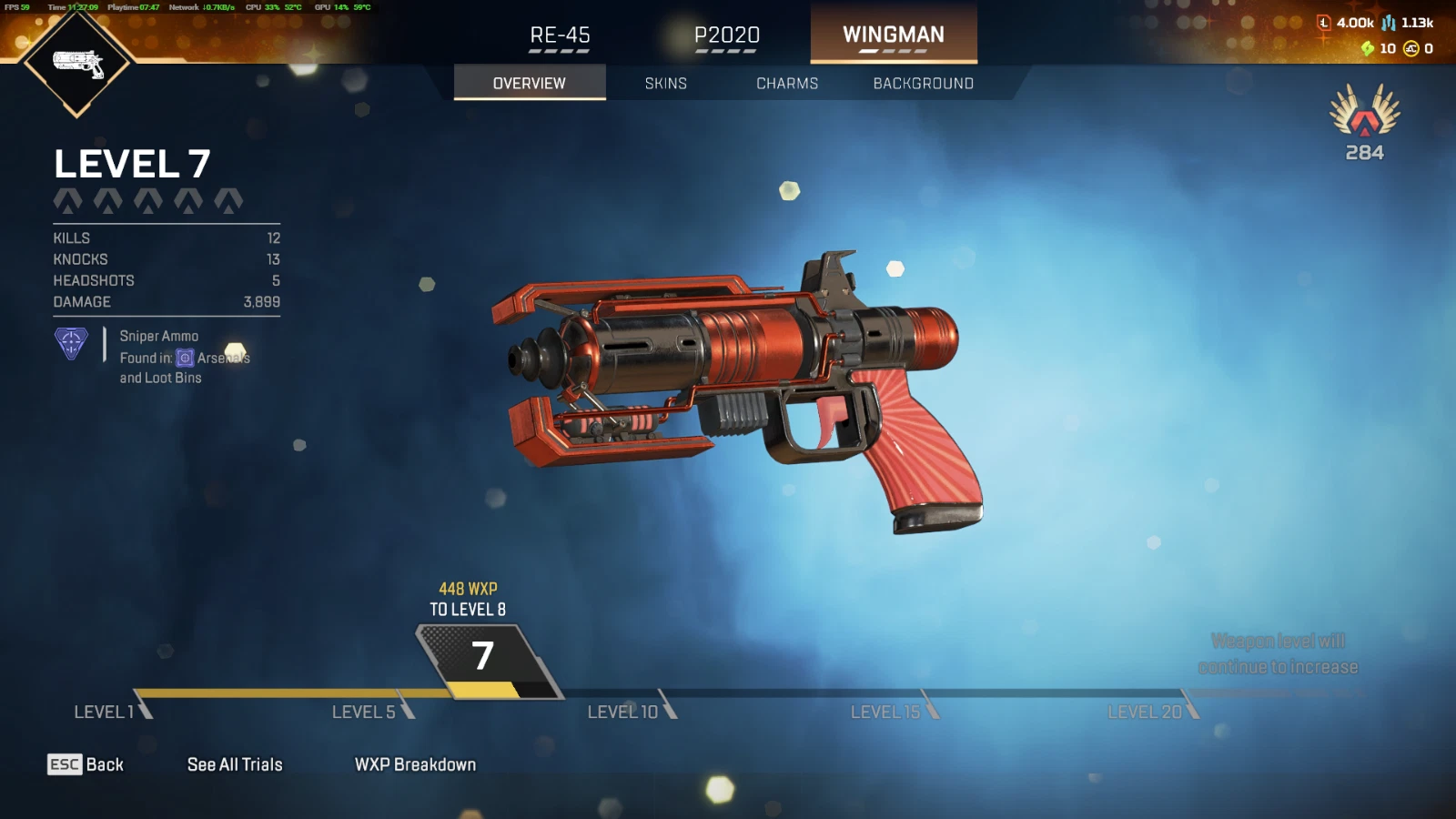Show the Overview sub-tab
The image size is (1456, 819).
pos(529,83)
